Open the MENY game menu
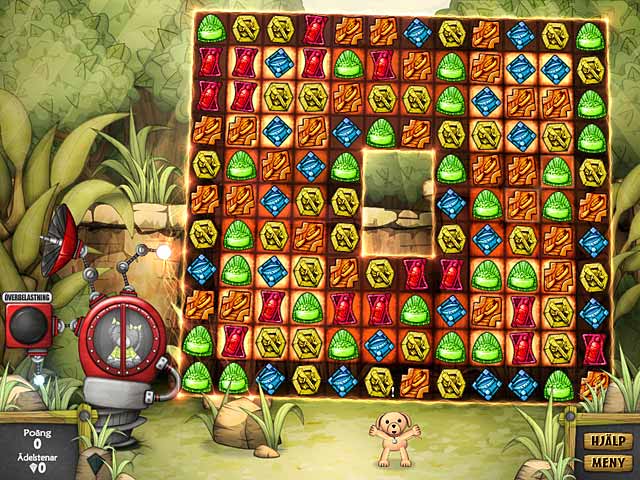This screenshot has width=640, height=480. (607, 463)
